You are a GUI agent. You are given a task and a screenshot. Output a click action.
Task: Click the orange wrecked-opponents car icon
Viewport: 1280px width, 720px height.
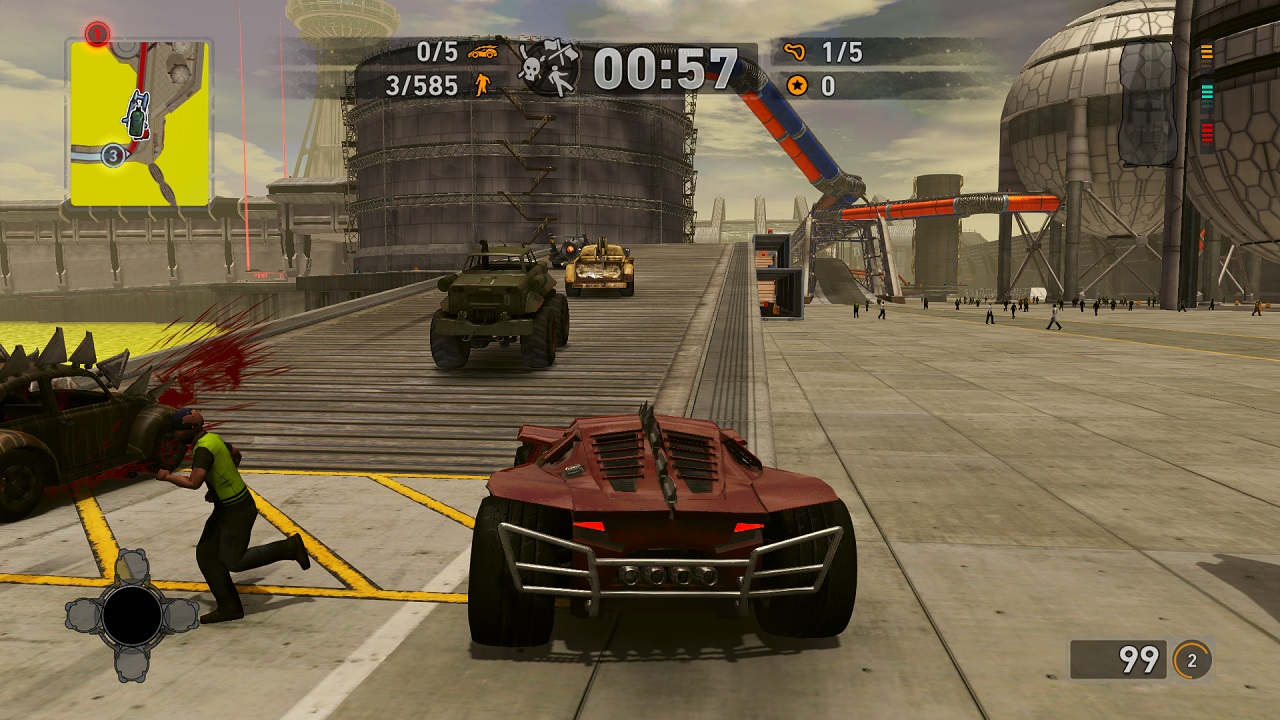click(483, 51)
